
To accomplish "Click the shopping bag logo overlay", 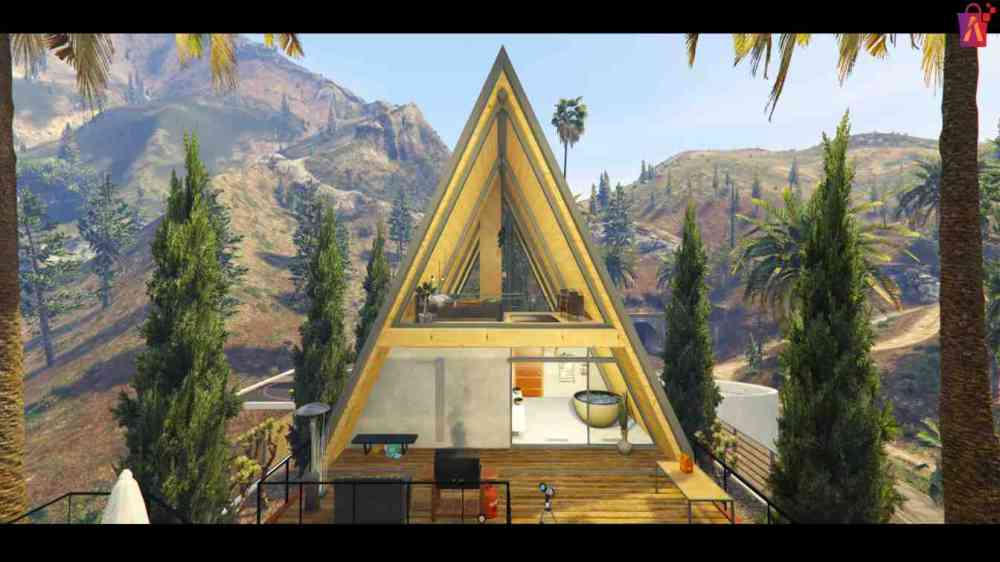I will [973, 25].
